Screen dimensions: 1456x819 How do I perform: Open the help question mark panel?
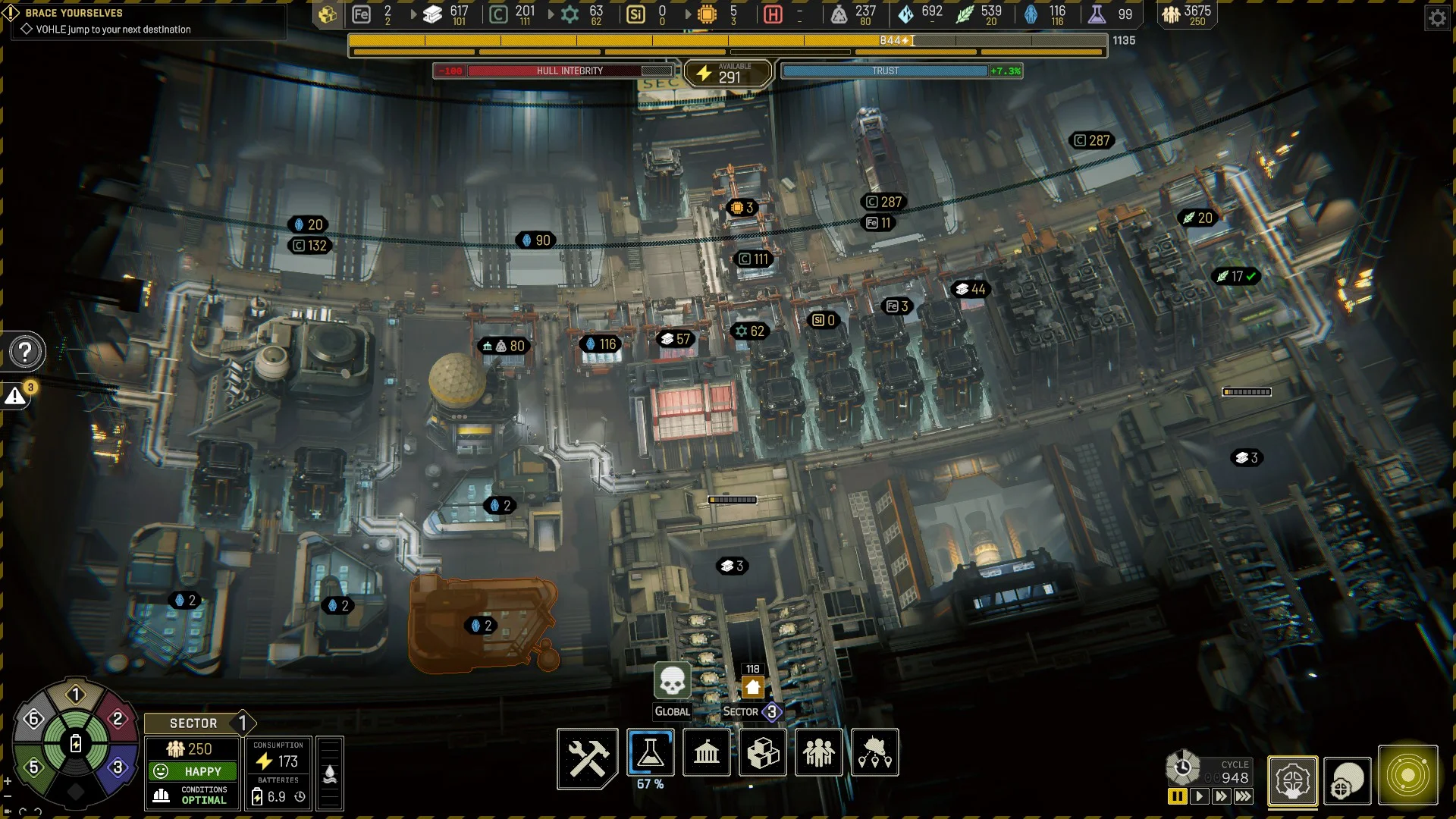(25, 352)
